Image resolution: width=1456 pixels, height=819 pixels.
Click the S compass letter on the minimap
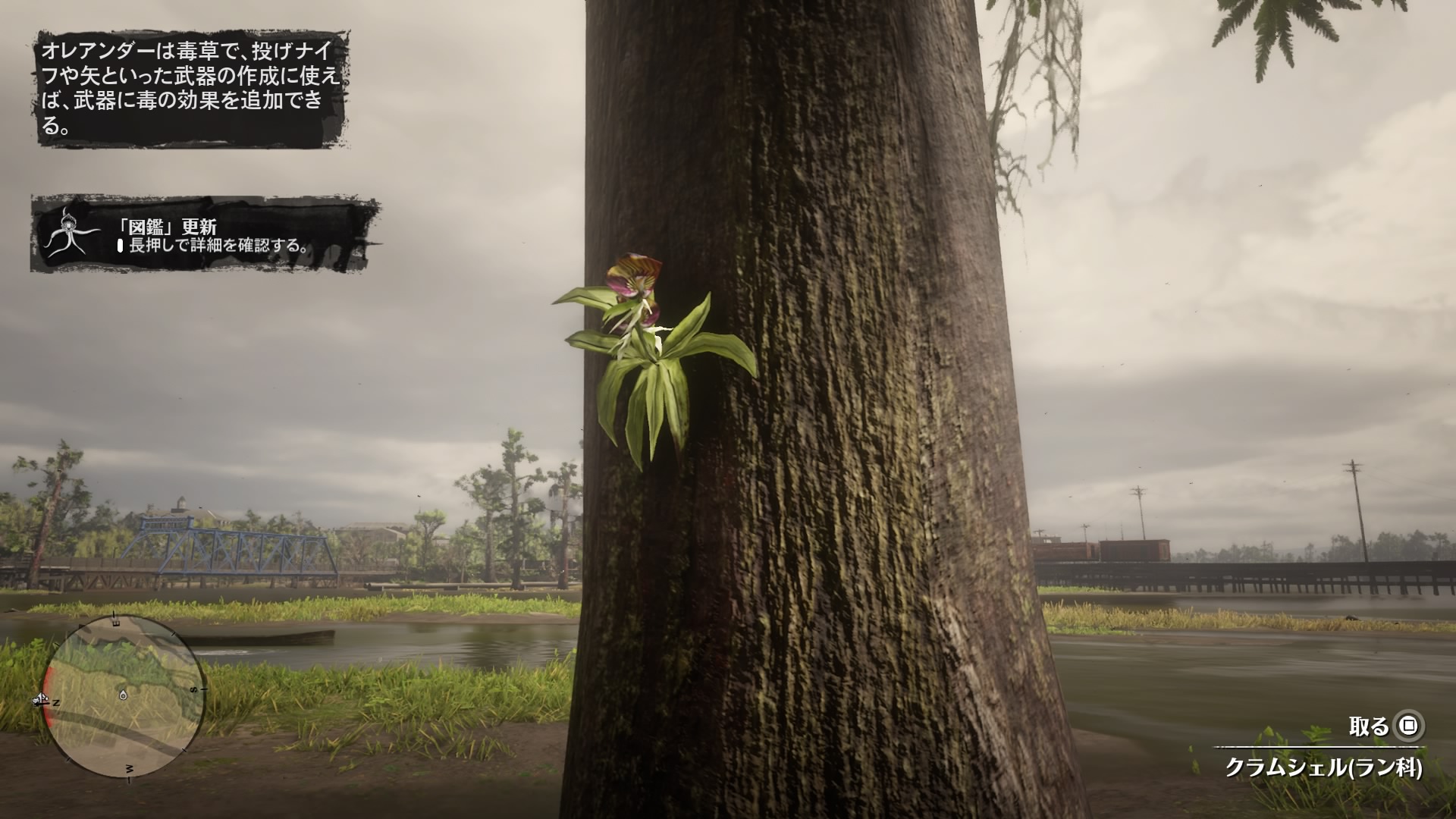[x=193, y=690]
